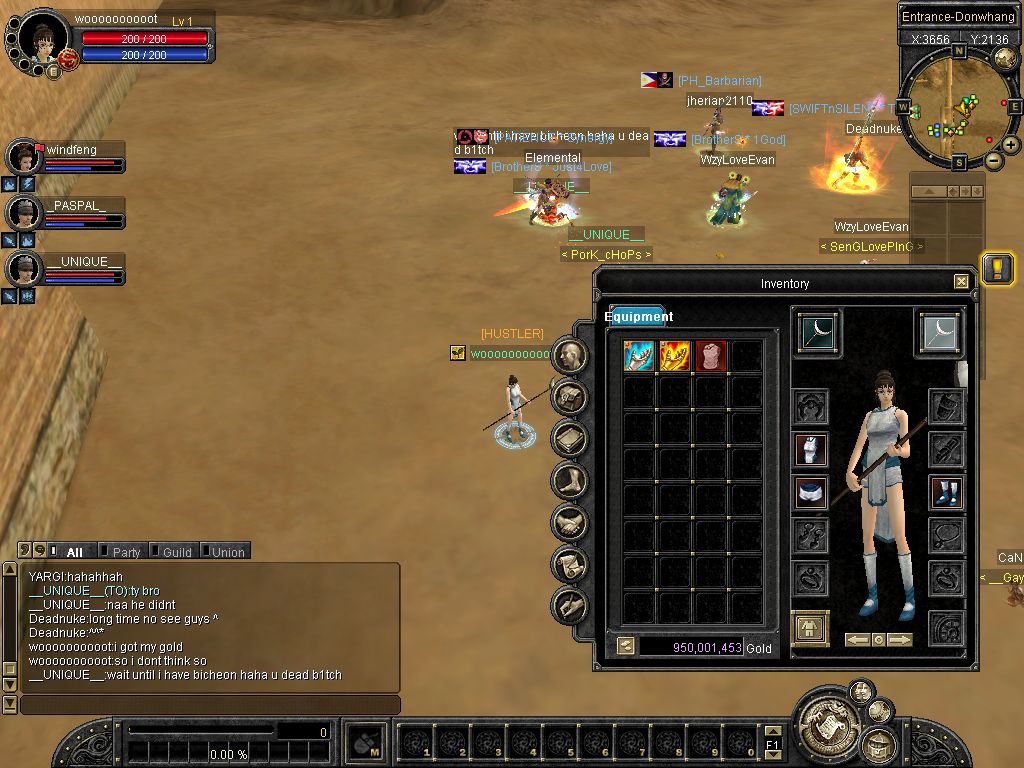Click the equipped white chest armor slot

tap(811, 450)
